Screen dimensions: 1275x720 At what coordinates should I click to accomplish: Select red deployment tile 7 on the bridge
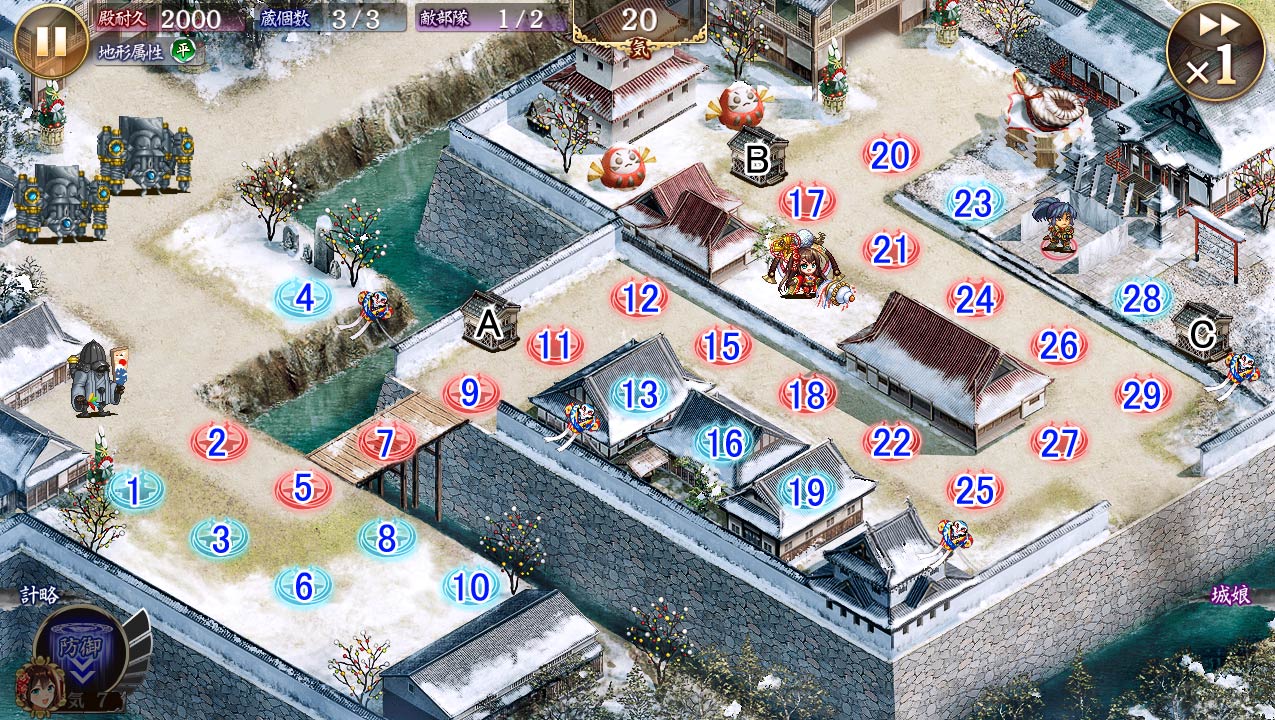387,441
